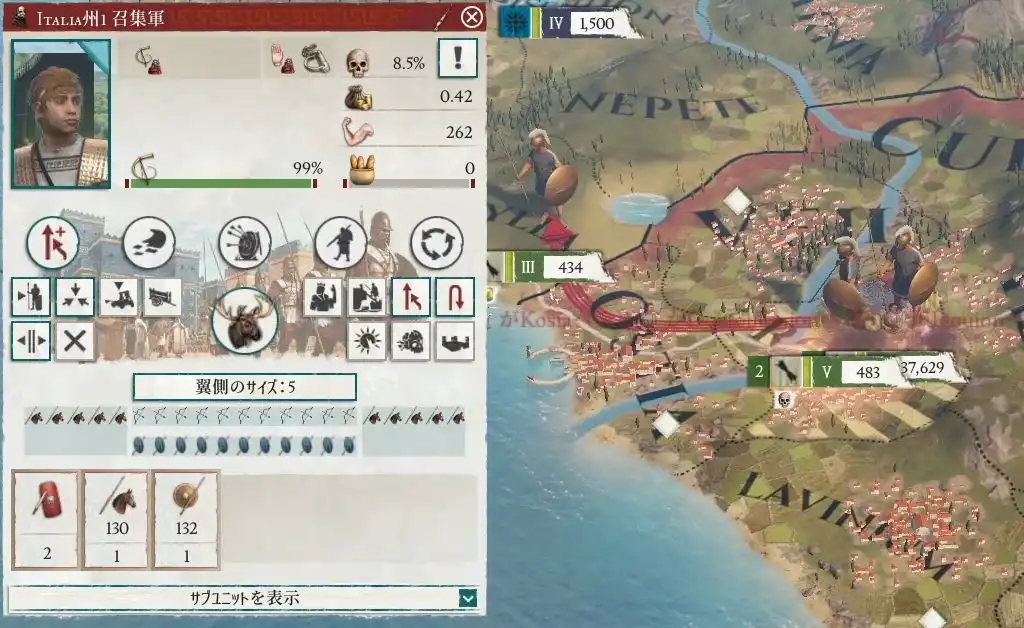Activate the running feet round ability
The width and height of the screenshot is (1024, 628).
point(149,241)
